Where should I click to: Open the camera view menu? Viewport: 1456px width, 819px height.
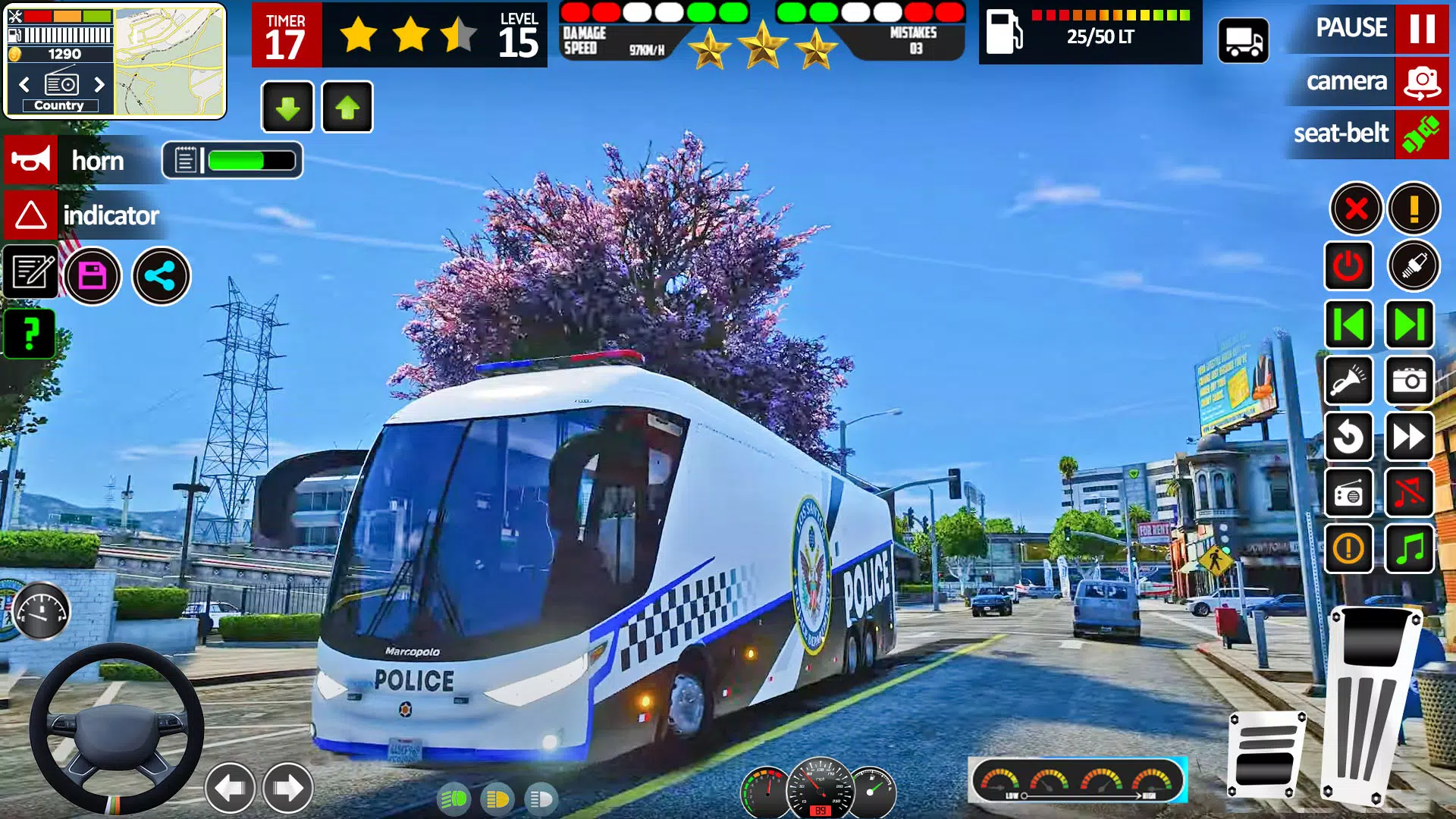1365,82
